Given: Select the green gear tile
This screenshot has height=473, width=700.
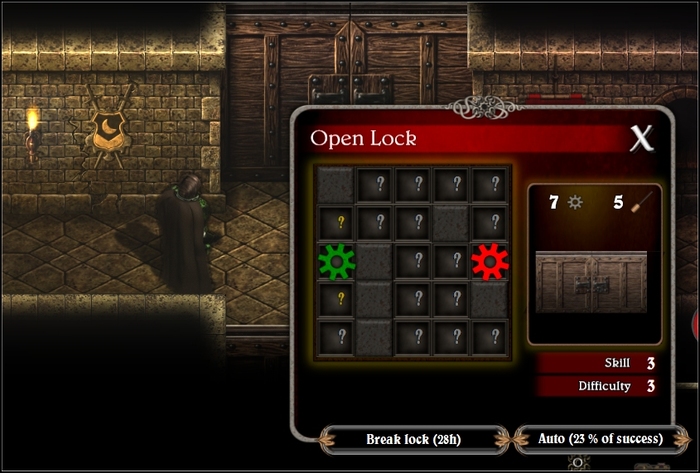Looking at the screenshot, I should click(337, 261).
